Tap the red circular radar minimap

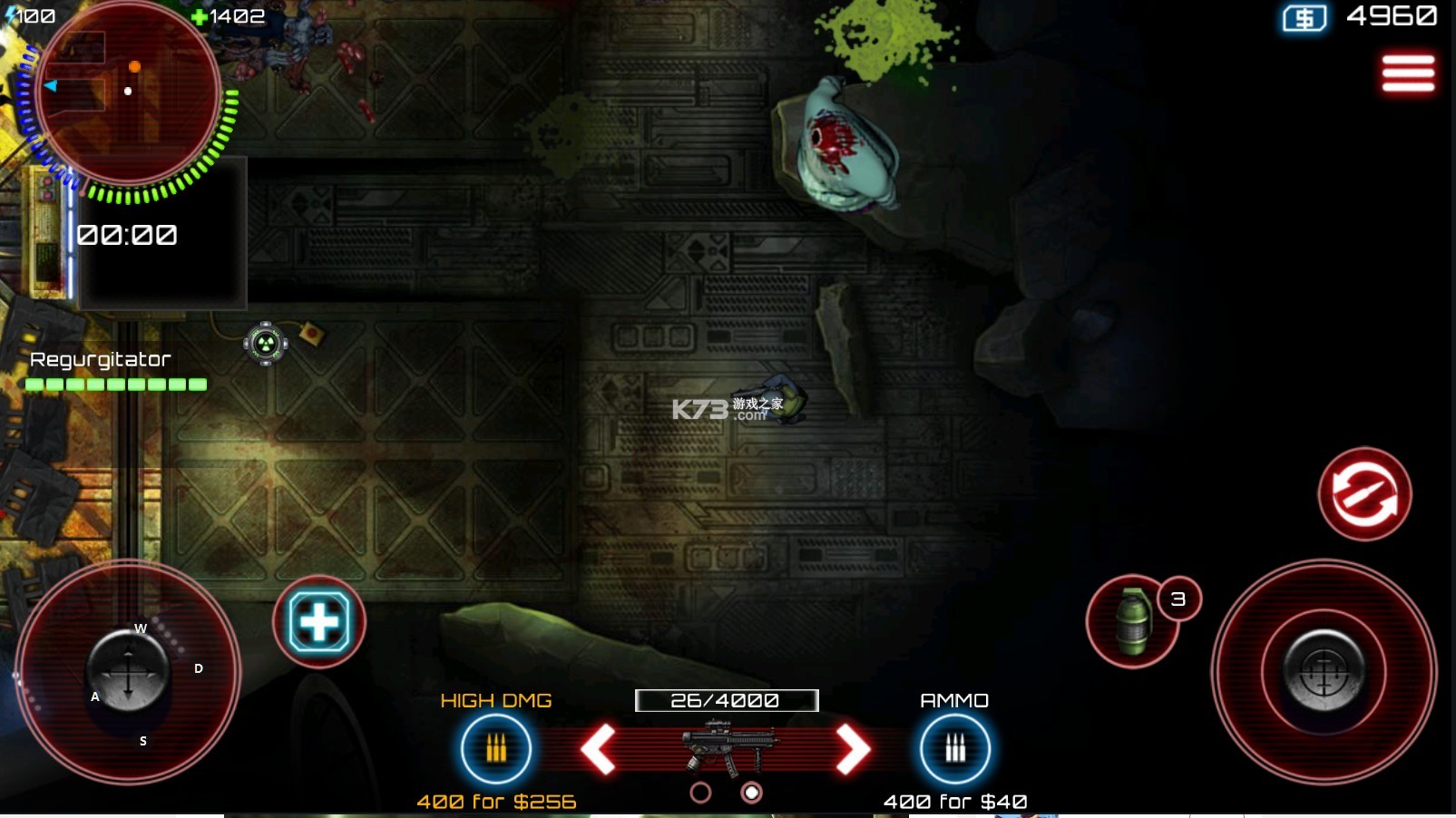127,93
